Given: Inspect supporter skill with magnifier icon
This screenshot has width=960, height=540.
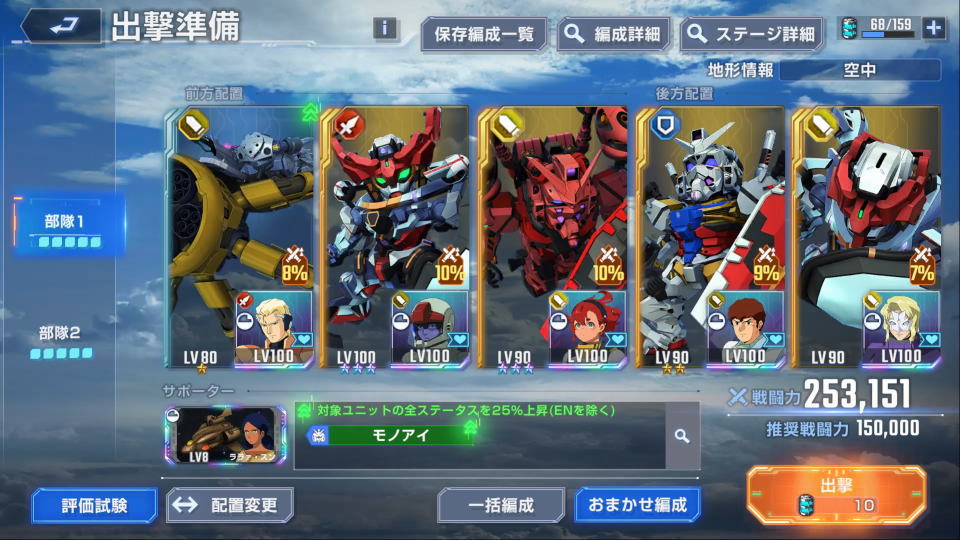Looking at the screenshot, I should [681, 436].
